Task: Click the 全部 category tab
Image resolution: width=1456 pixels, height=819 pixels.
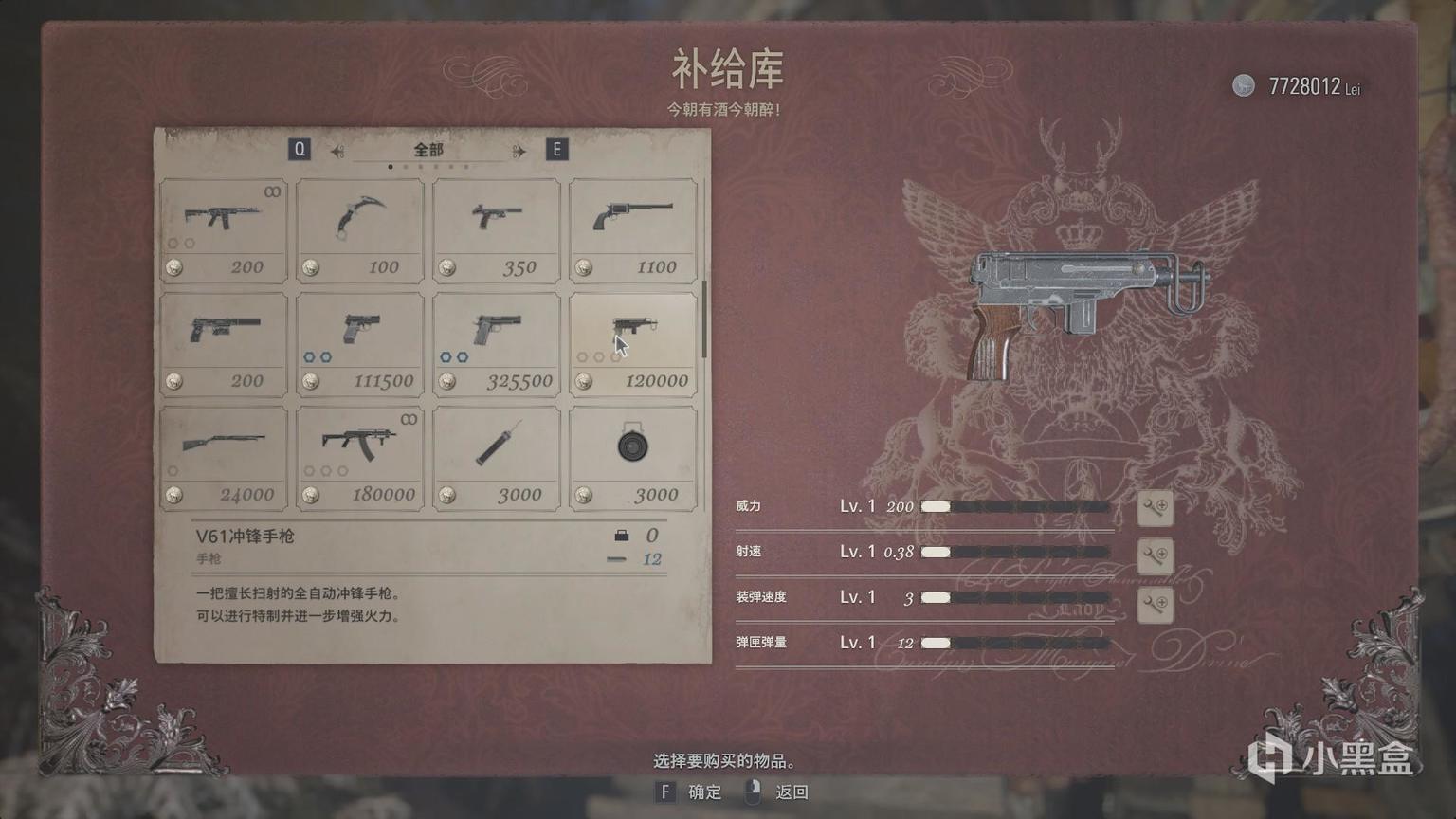Action: (427, 150)
